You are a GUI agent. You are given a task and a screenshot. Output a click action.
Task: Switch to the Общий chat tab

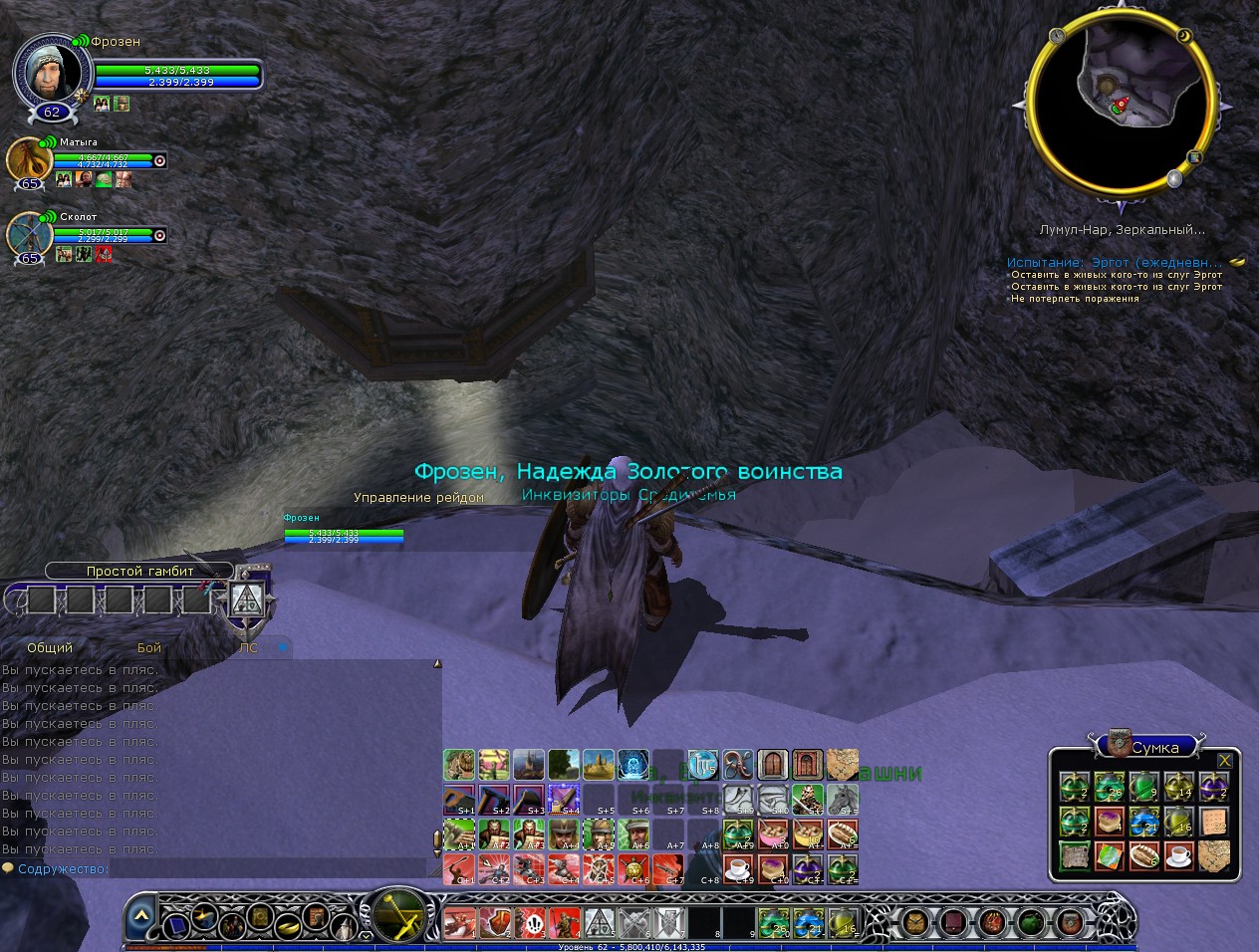pyautogui.click(x=50, y=647)
